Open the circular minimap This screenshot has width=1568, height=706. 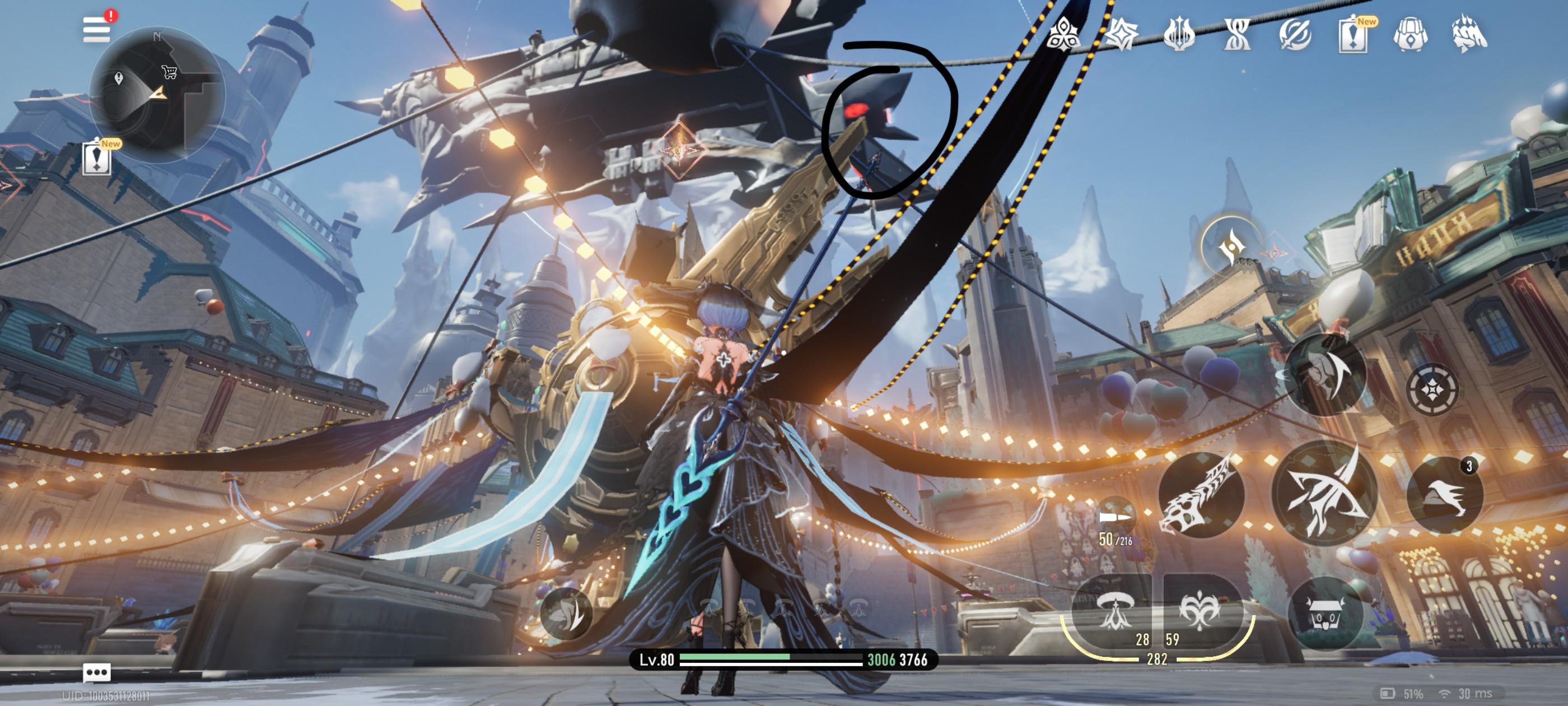click(x=157, y=95)
